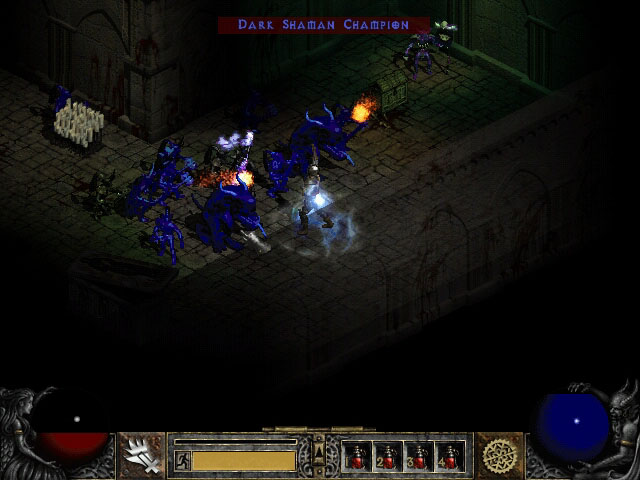
Task: Open the left-click attack skill selector
Action: tap(140, 456)
